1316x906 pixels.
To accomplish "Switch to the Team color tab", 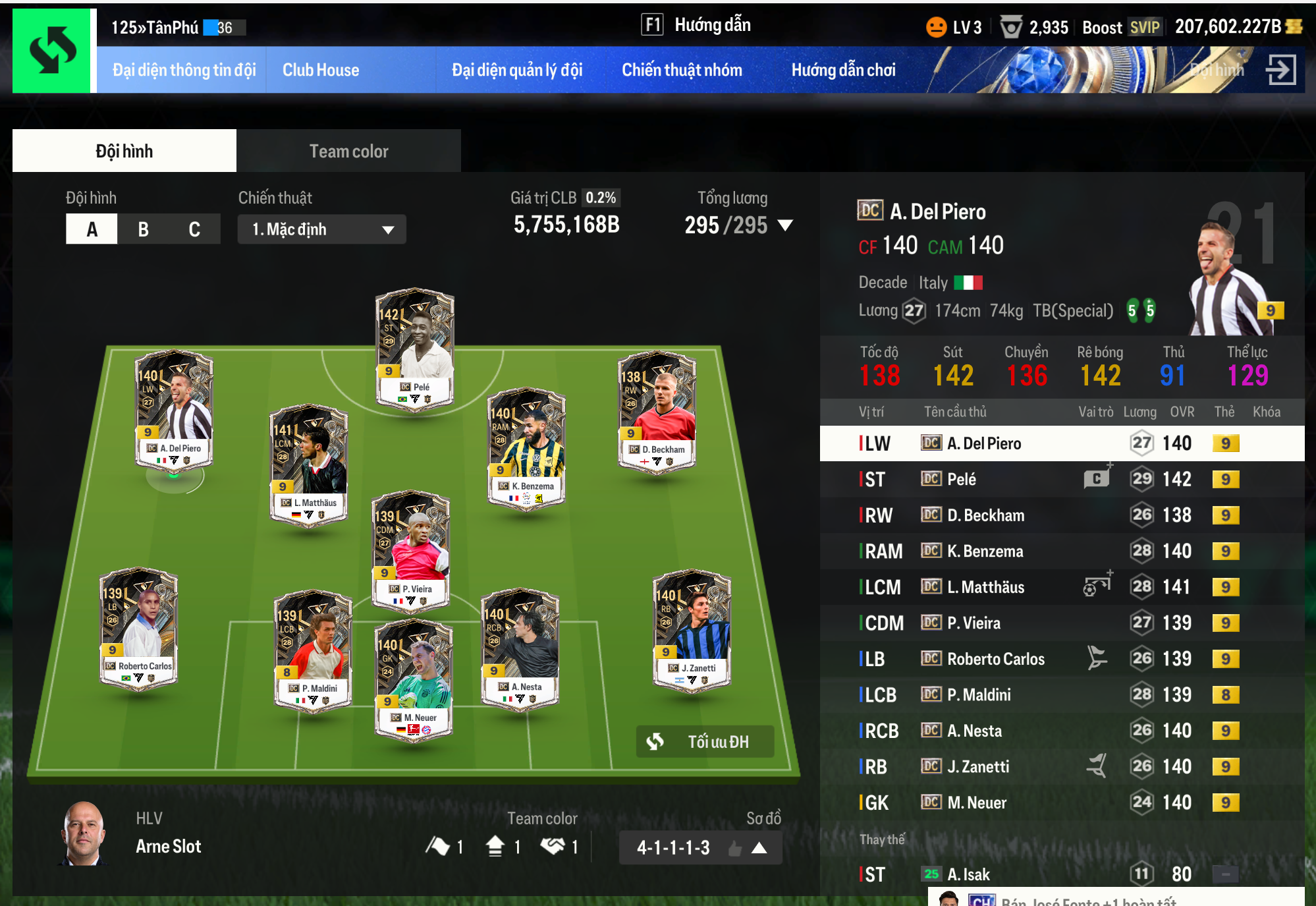I will pos(348,151).
